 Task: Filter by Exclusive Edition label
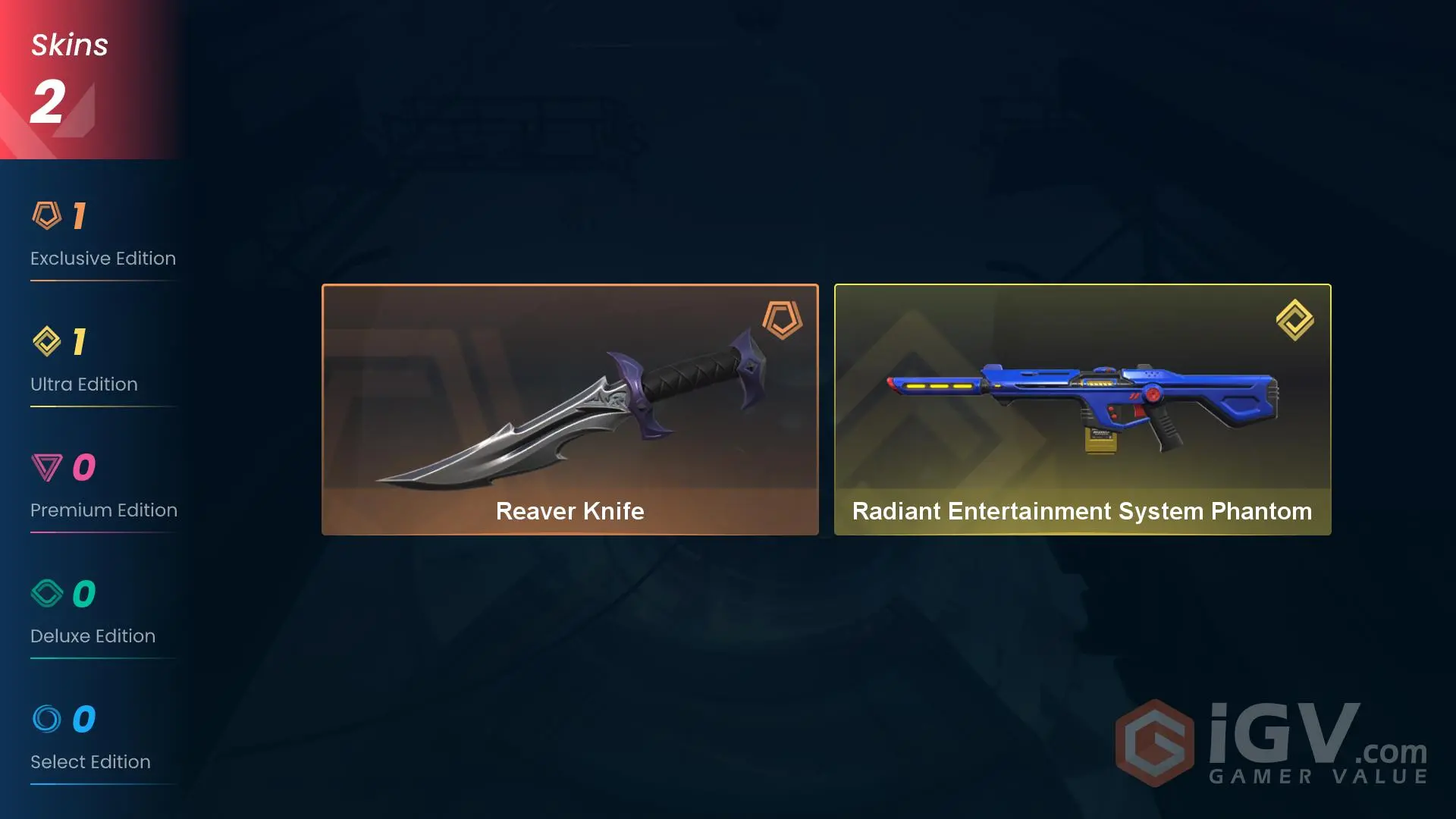coord(103,258)
